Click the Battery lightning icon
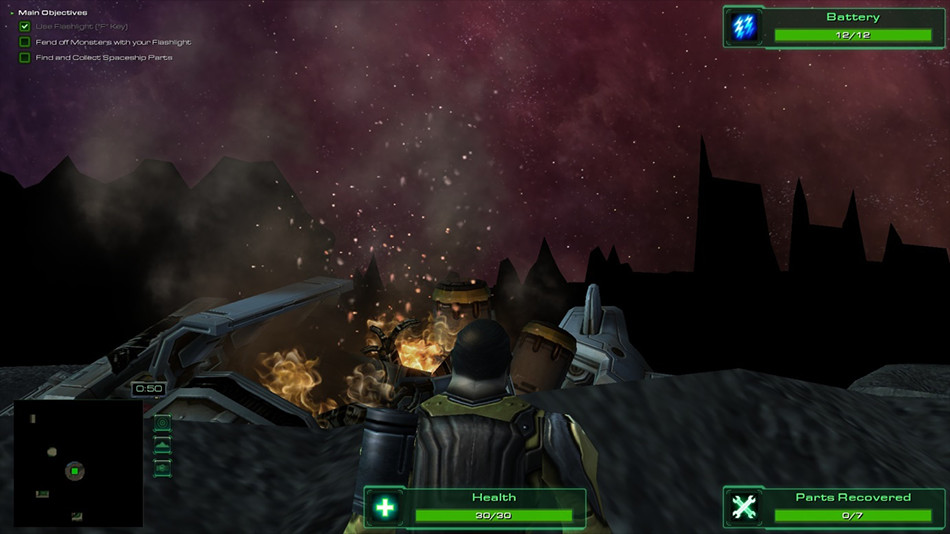 click(x=744, y=27)
